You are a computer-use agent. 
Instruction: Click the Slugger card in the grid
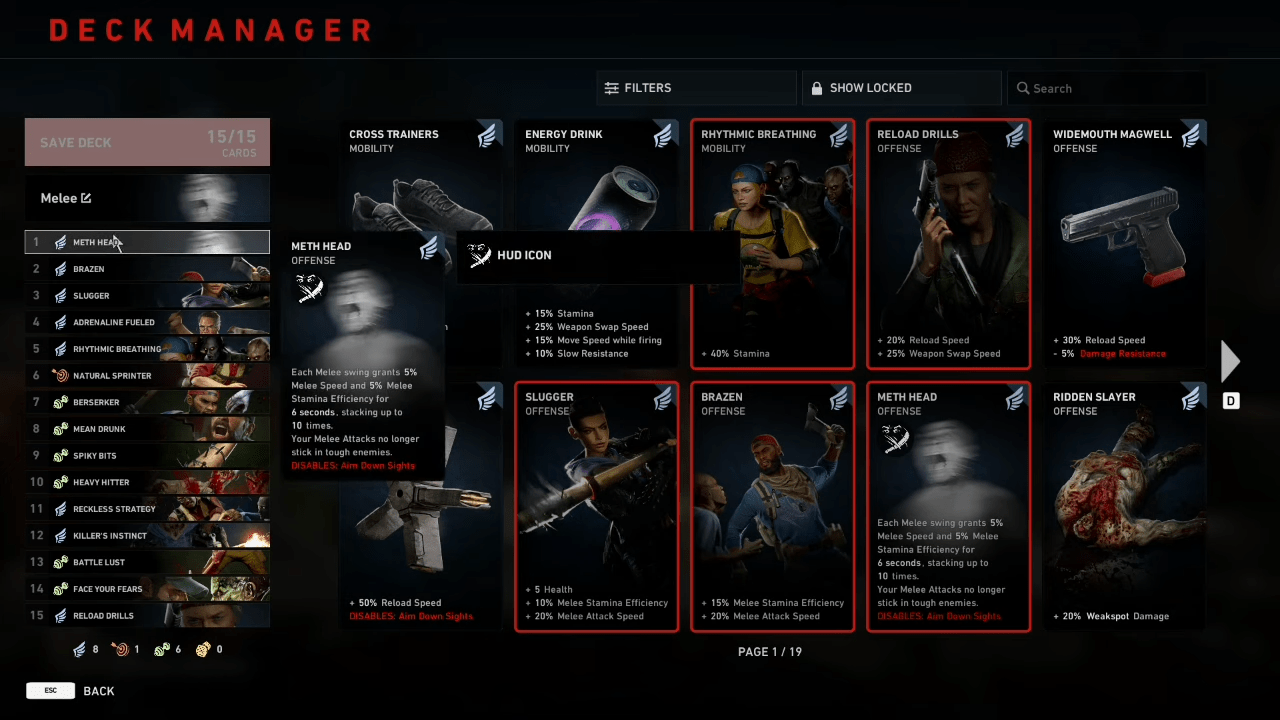pyautogui.click(x=596, y=506)
